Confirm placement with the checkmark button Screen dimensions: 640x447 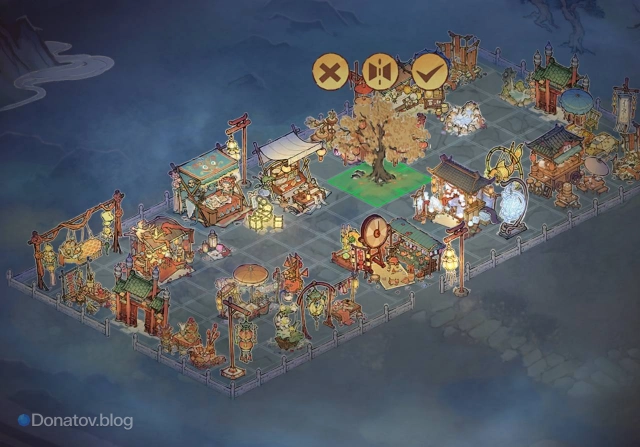point(429,72)
